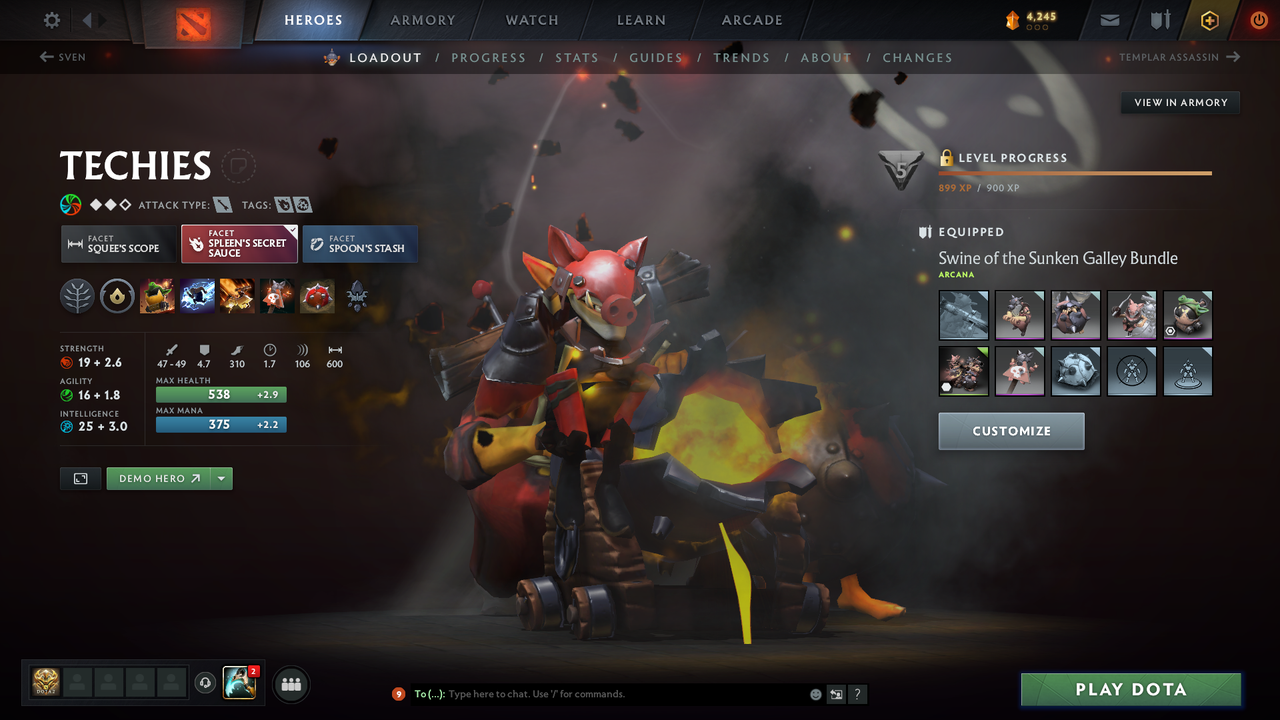1280x720 pixels.
Task: Click the orange Level Progress XP bar
Action: coord(1075,172)
